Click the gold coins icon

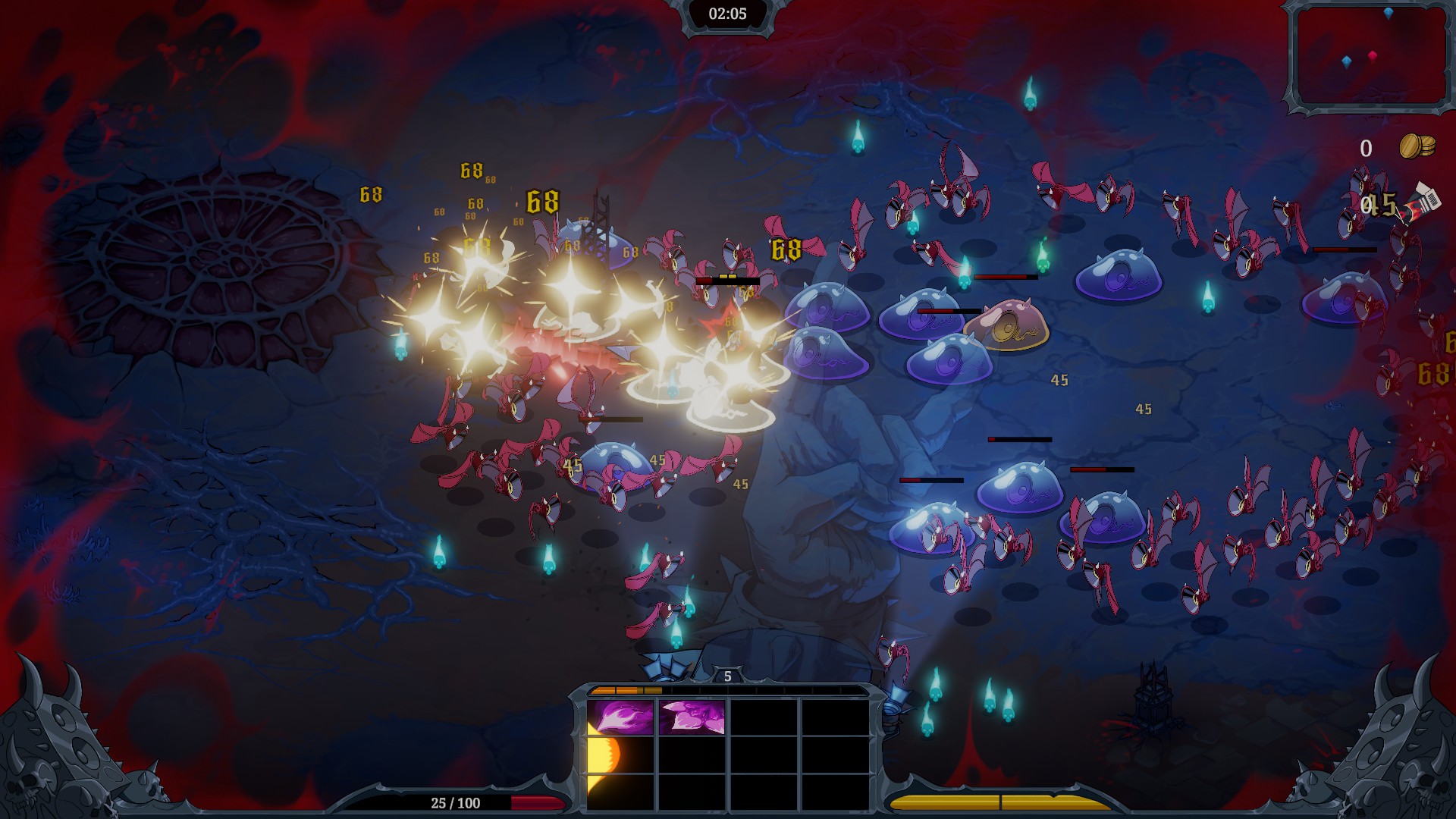(x=1417, y=146)
